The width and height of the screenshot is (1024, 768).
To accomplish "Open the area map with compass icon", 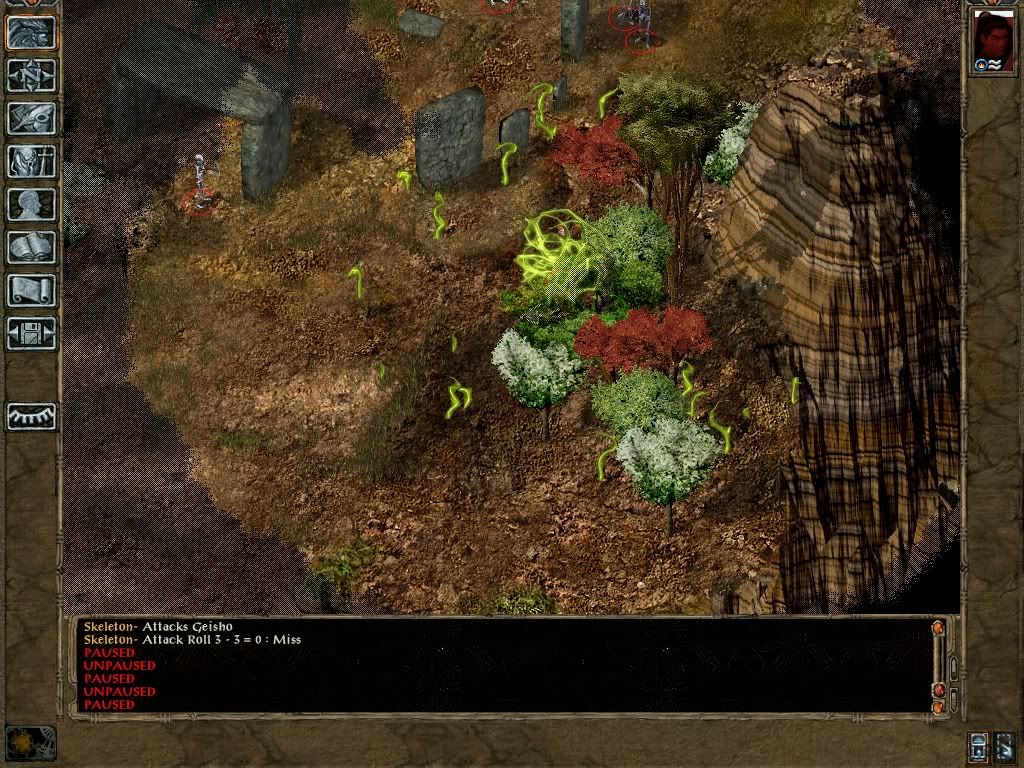I will coord(31,76).
